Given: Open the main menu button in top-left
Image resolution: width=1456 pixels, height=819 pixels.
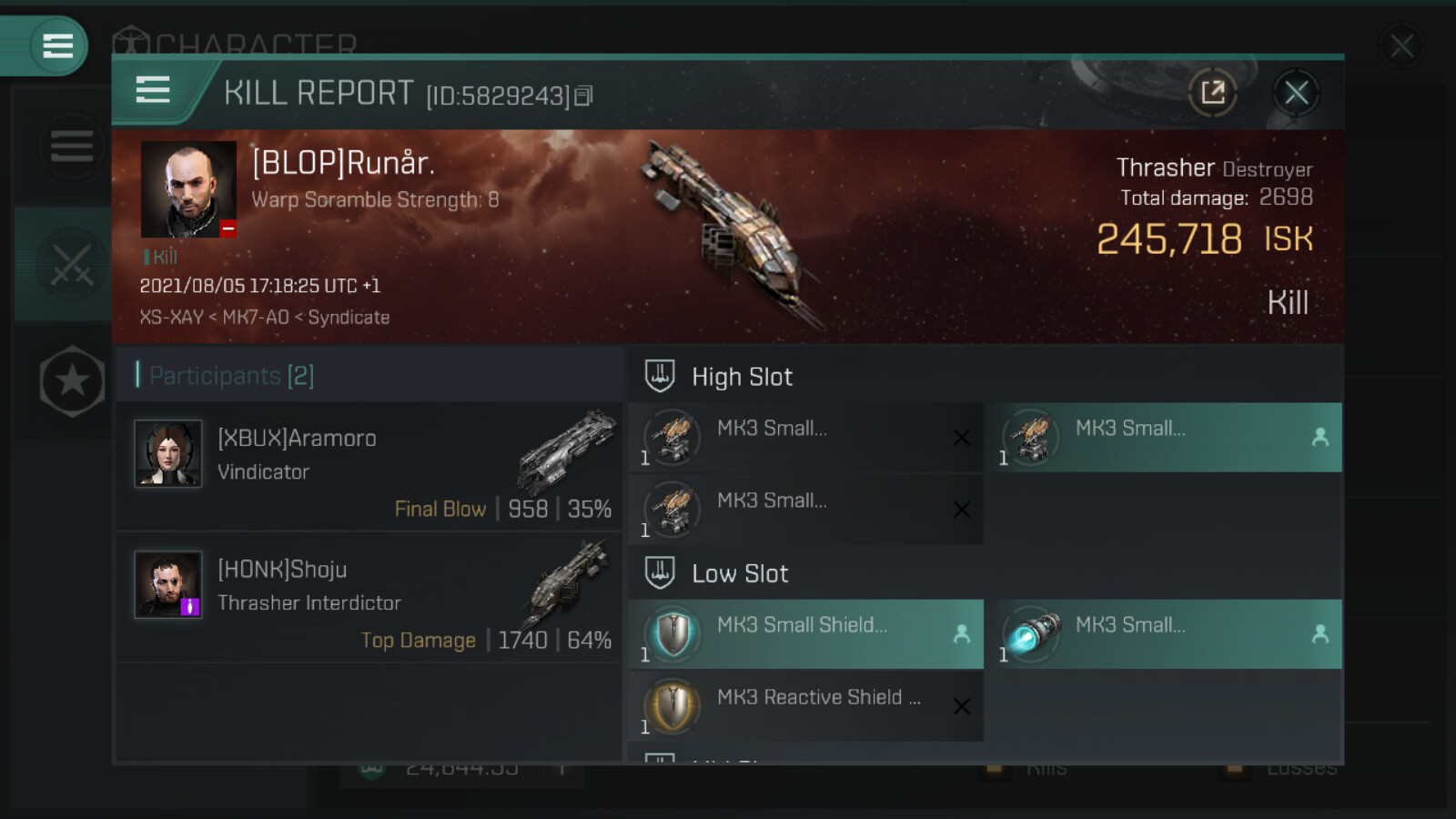Looking at the screenshot, I should [57, 45].
